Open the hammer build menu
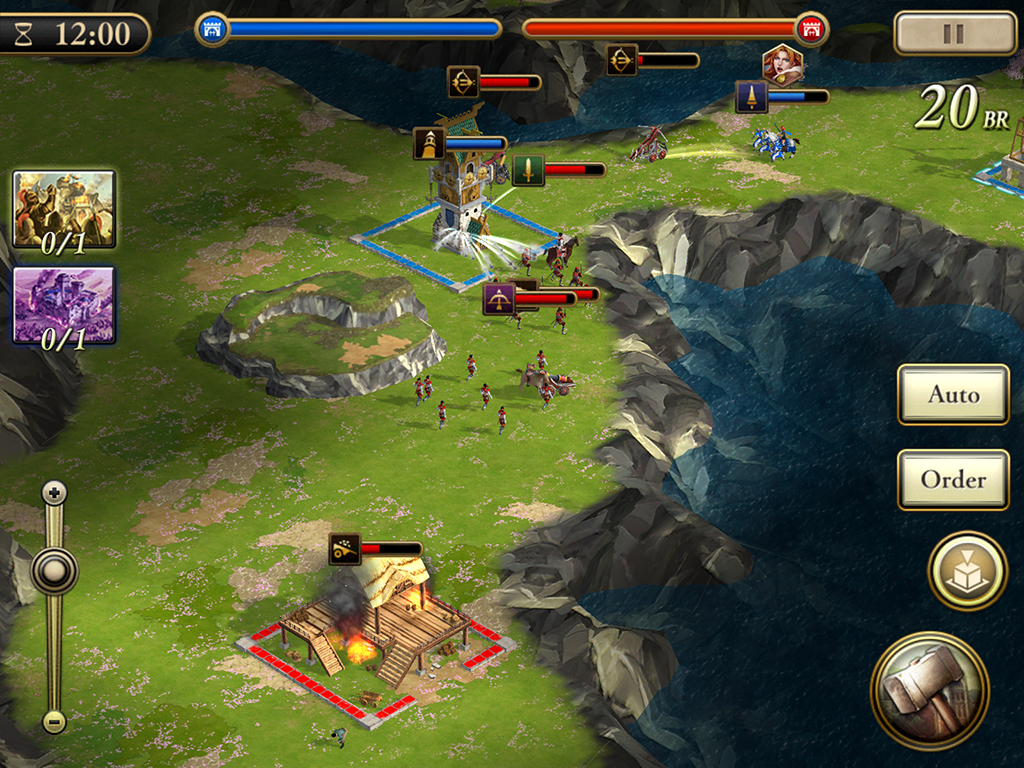1024x768 pixels. [x=929, y=689]
